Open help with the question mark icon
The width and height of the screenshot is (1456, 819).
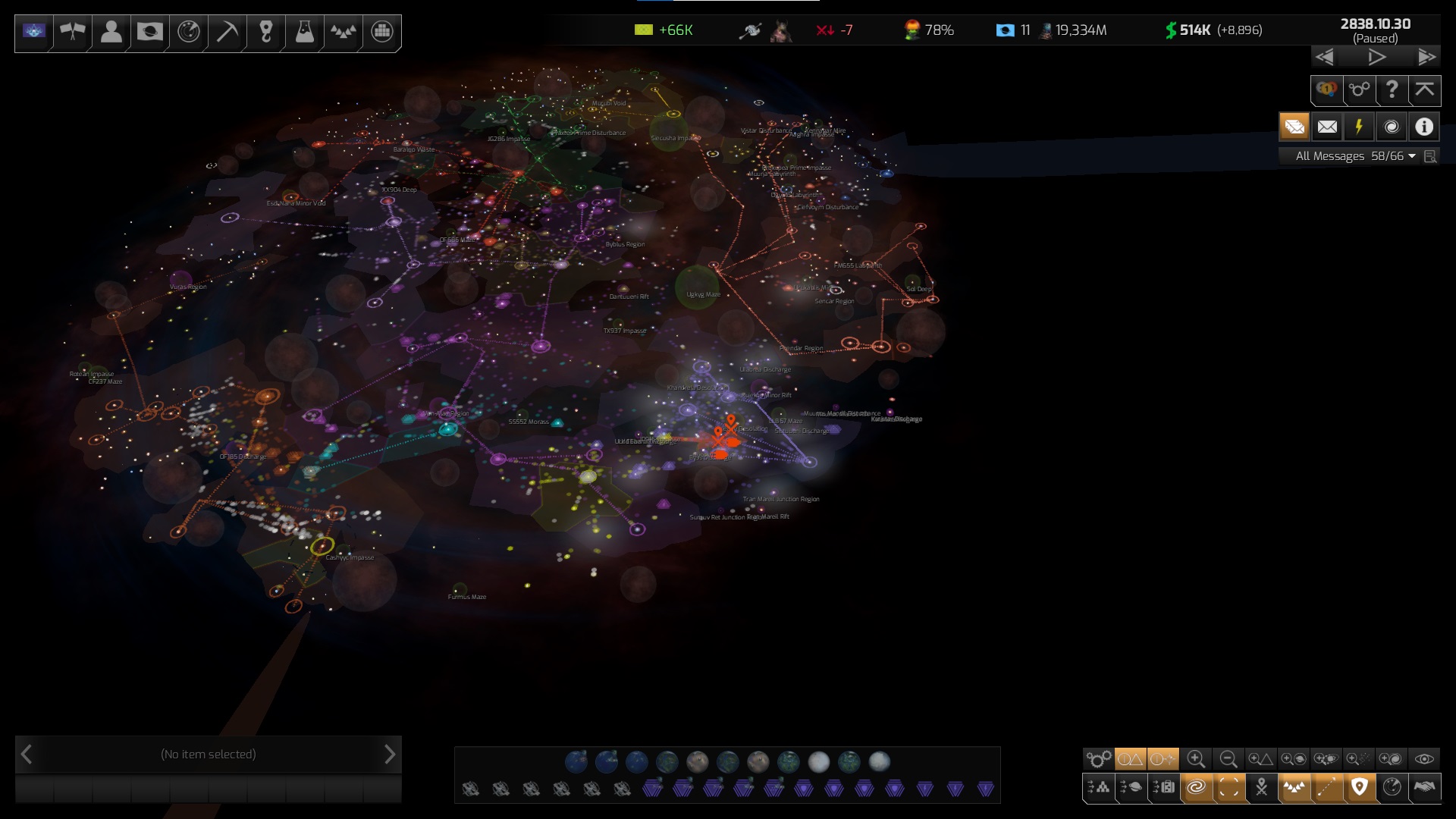[x=1392, y=90]
